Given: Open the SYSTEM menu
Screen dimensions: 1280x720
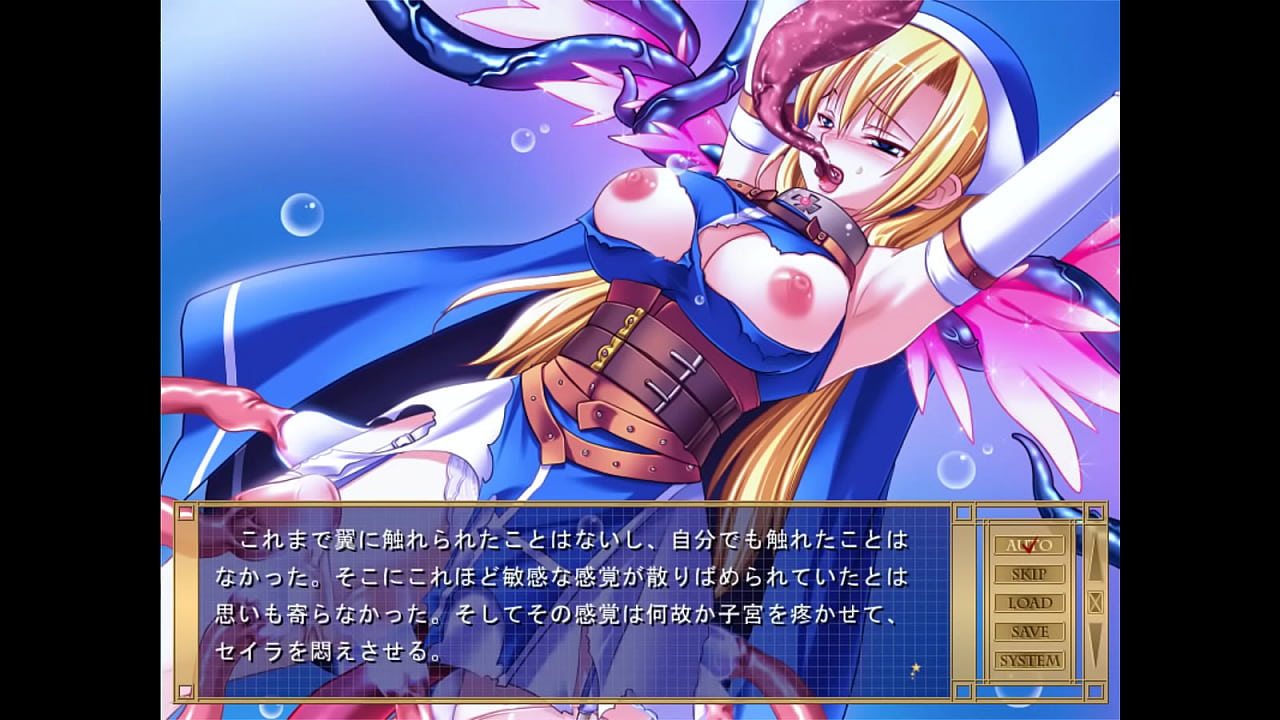Looking at the screenshot, I should 1028,661.
